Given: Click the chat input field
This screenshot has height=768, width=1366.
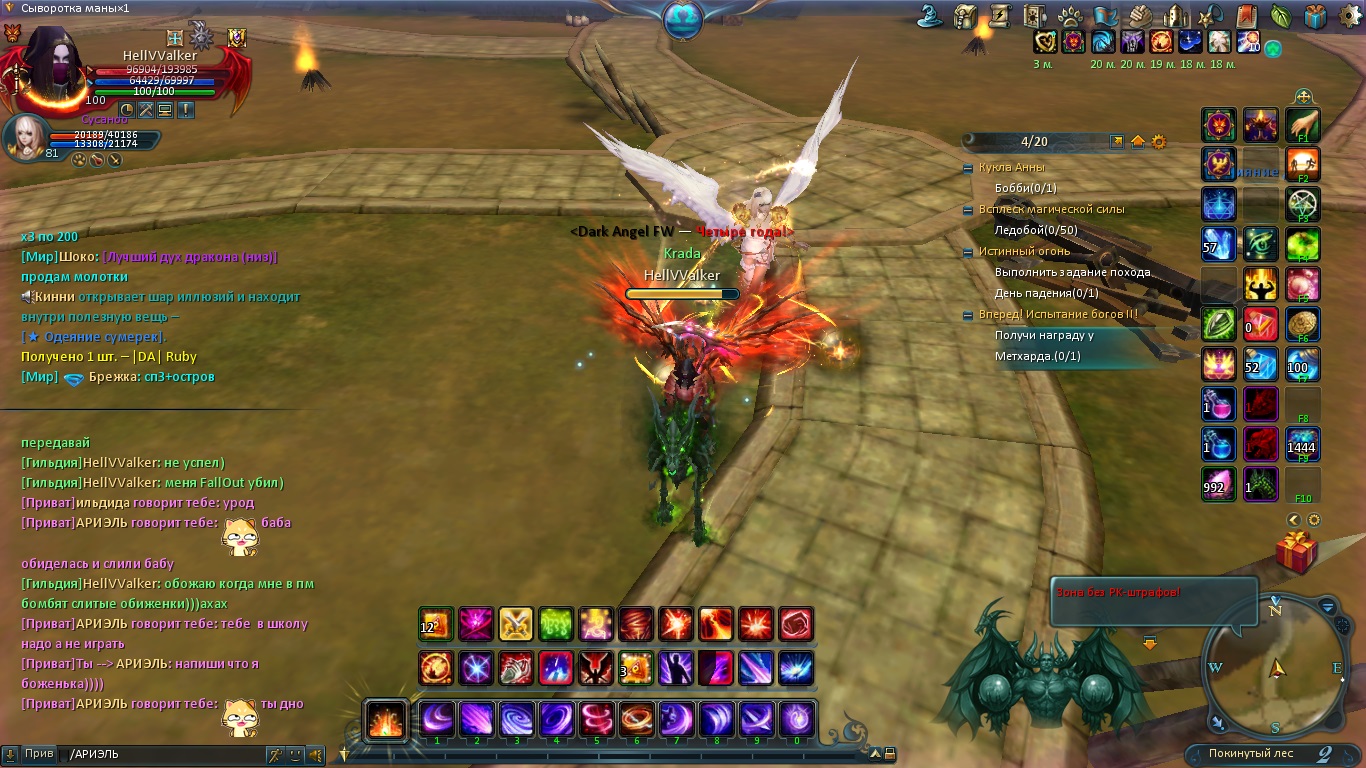Looking at the screenshot, I should coord(160,754).
